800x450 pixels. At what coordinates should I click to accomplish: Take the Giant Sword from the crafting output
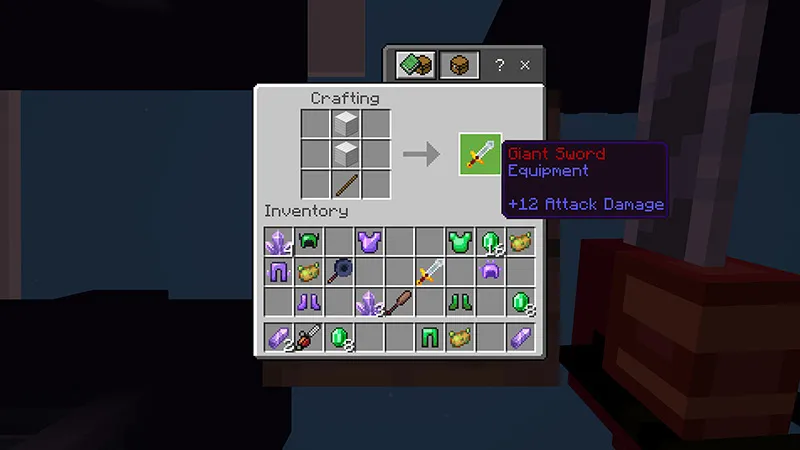click(480, 154)
